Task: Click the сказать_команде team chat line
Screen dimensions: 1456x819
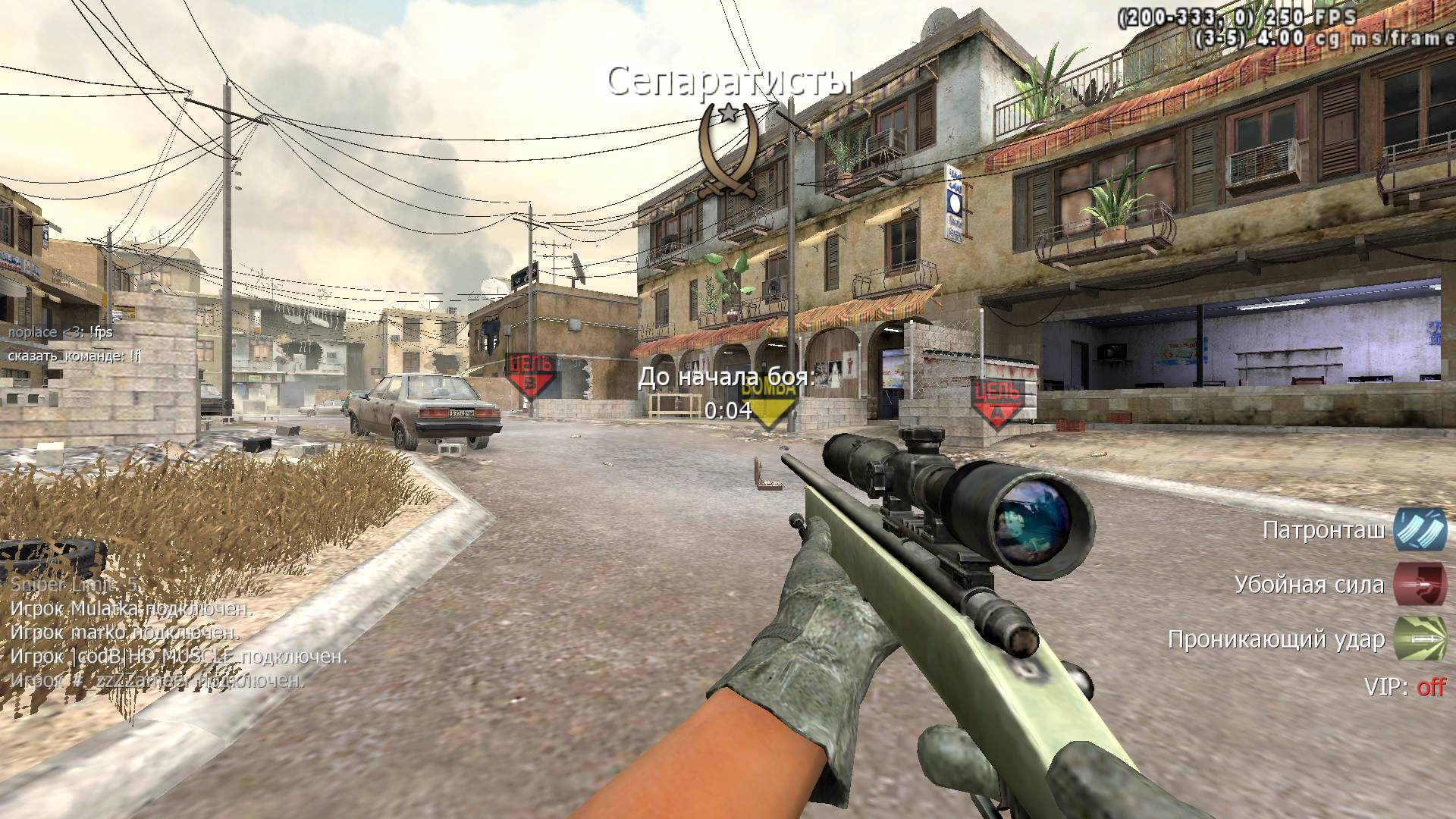Action: (75, 354)
